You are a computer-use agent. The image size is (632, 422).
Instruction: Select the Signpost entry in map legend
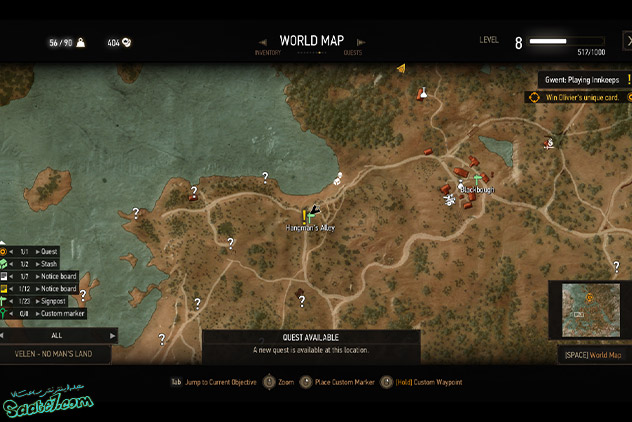point(52,300)
